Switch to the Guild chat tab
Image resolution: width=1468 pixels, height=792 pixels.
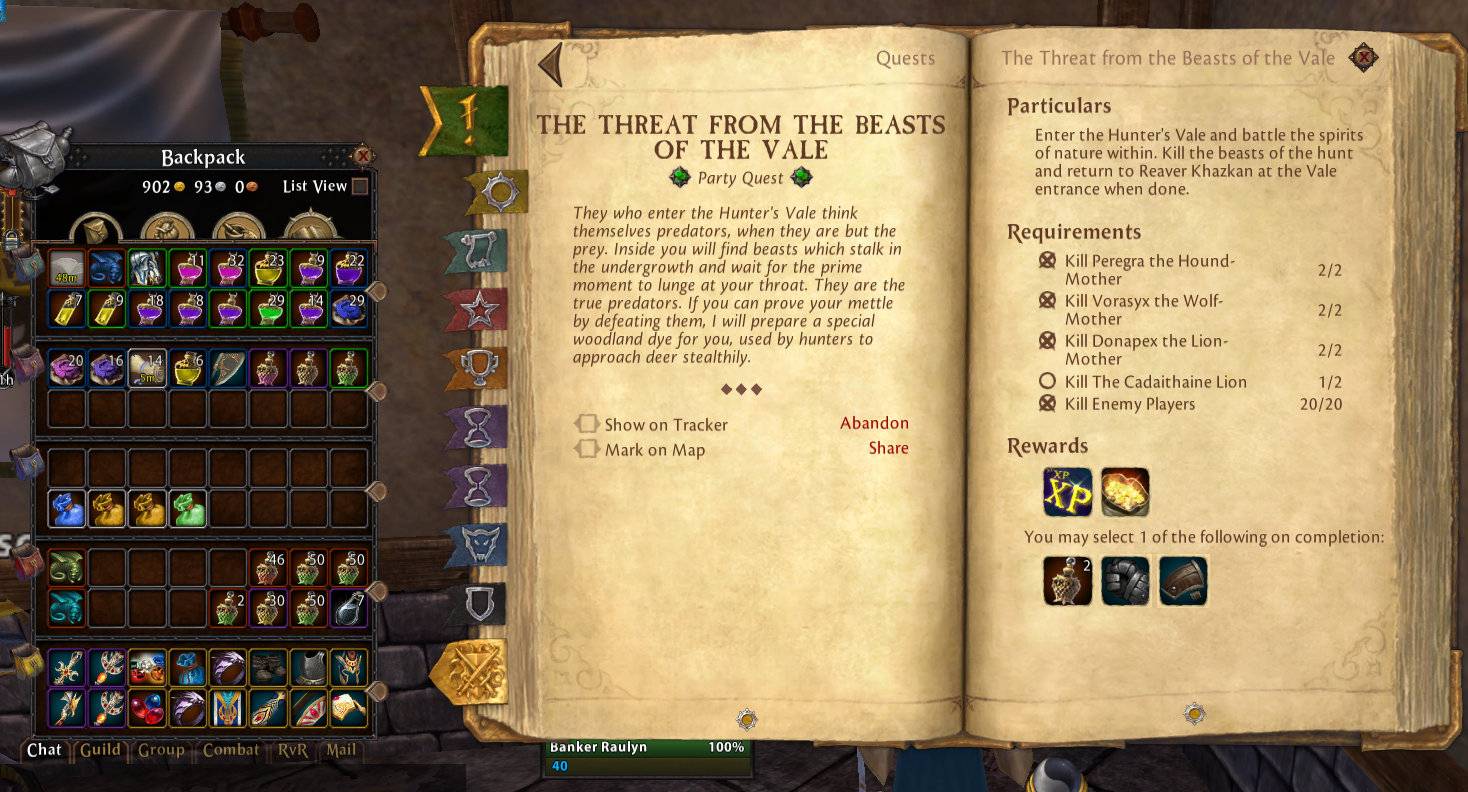100,750
